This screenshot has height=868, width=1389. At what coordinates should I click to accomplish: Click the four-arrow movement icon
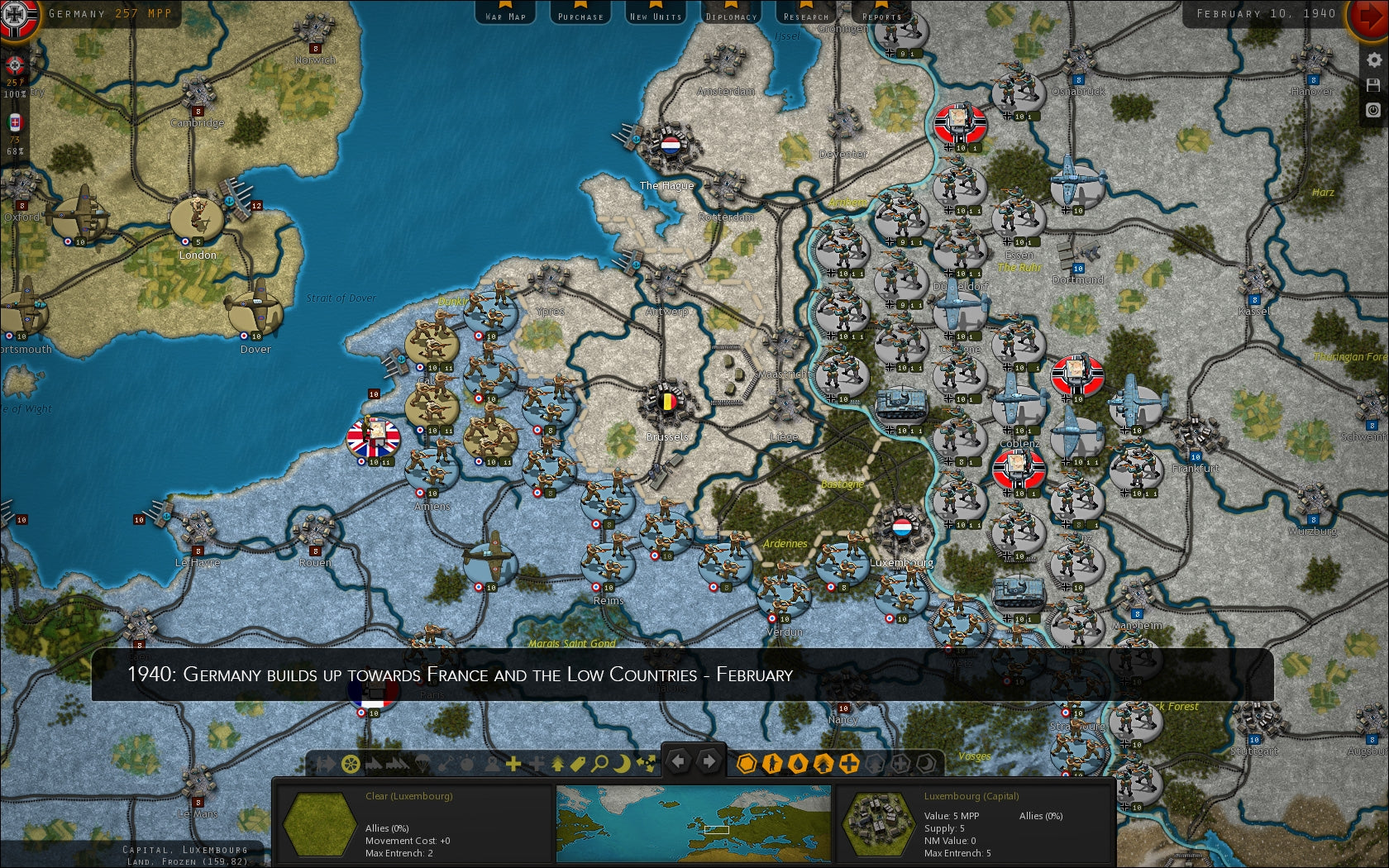pyautogui.click(x=645, y=762)
